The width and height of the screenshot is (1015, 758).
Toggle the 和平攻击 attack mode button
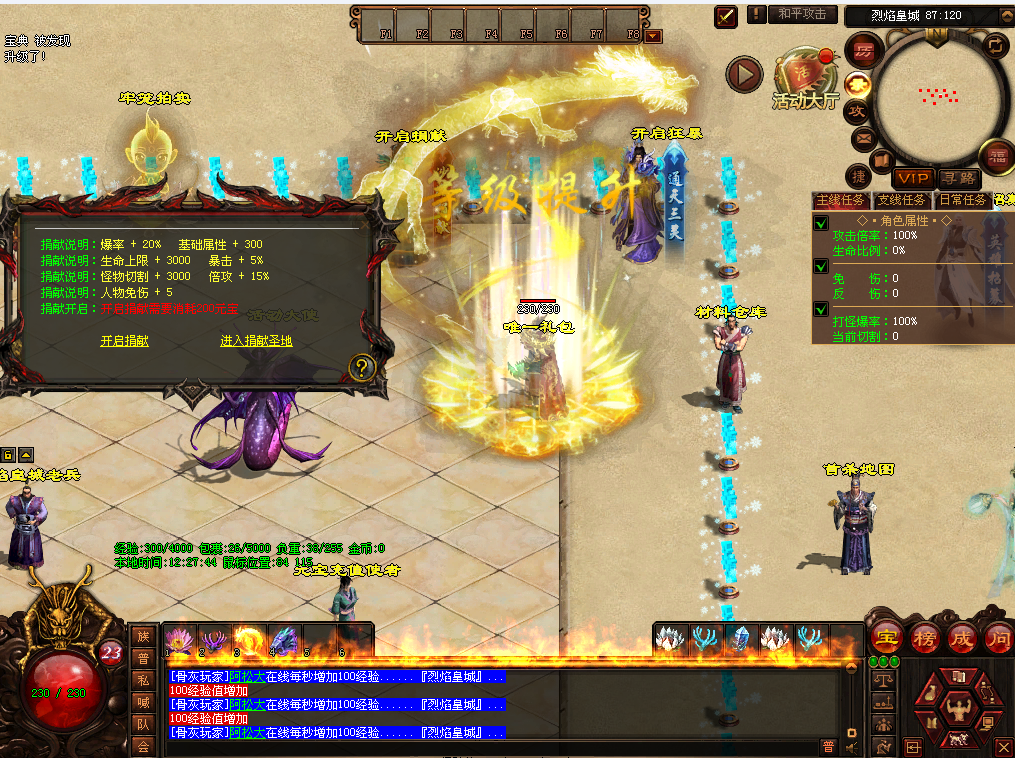tap(802, 14)
